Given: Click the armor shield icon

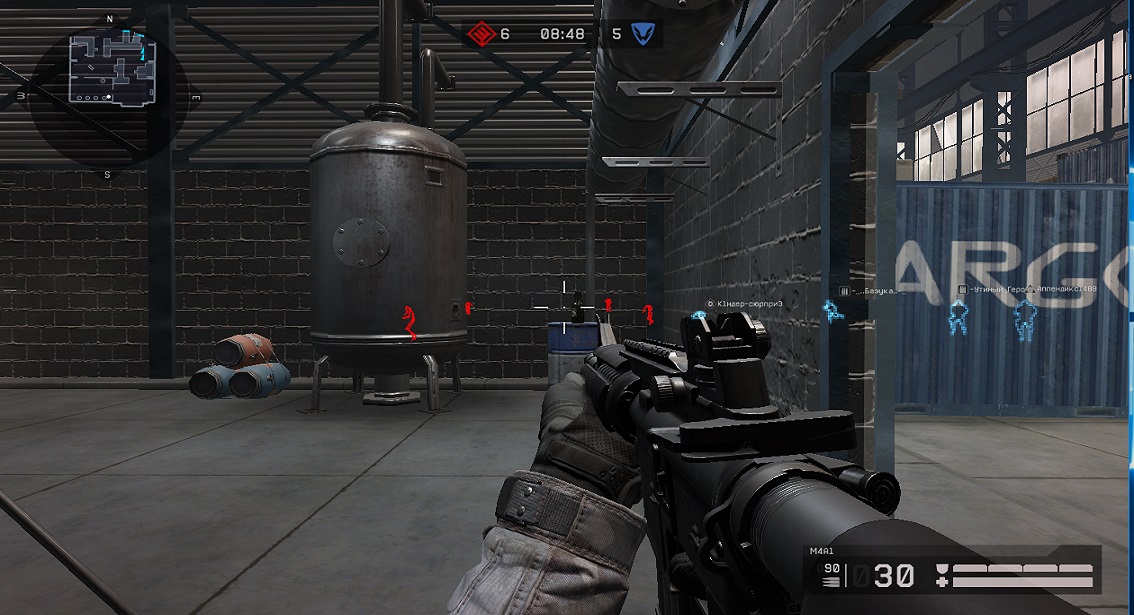Looking at the screenshot, I should (941, 569).
